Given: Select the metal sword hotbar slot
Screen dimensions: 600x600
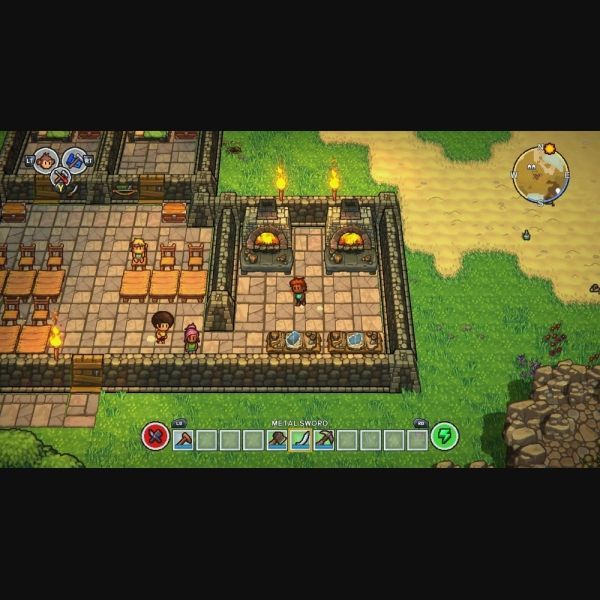Looking at the screenshot, I should pyautogui.click(x=300, y=439).
